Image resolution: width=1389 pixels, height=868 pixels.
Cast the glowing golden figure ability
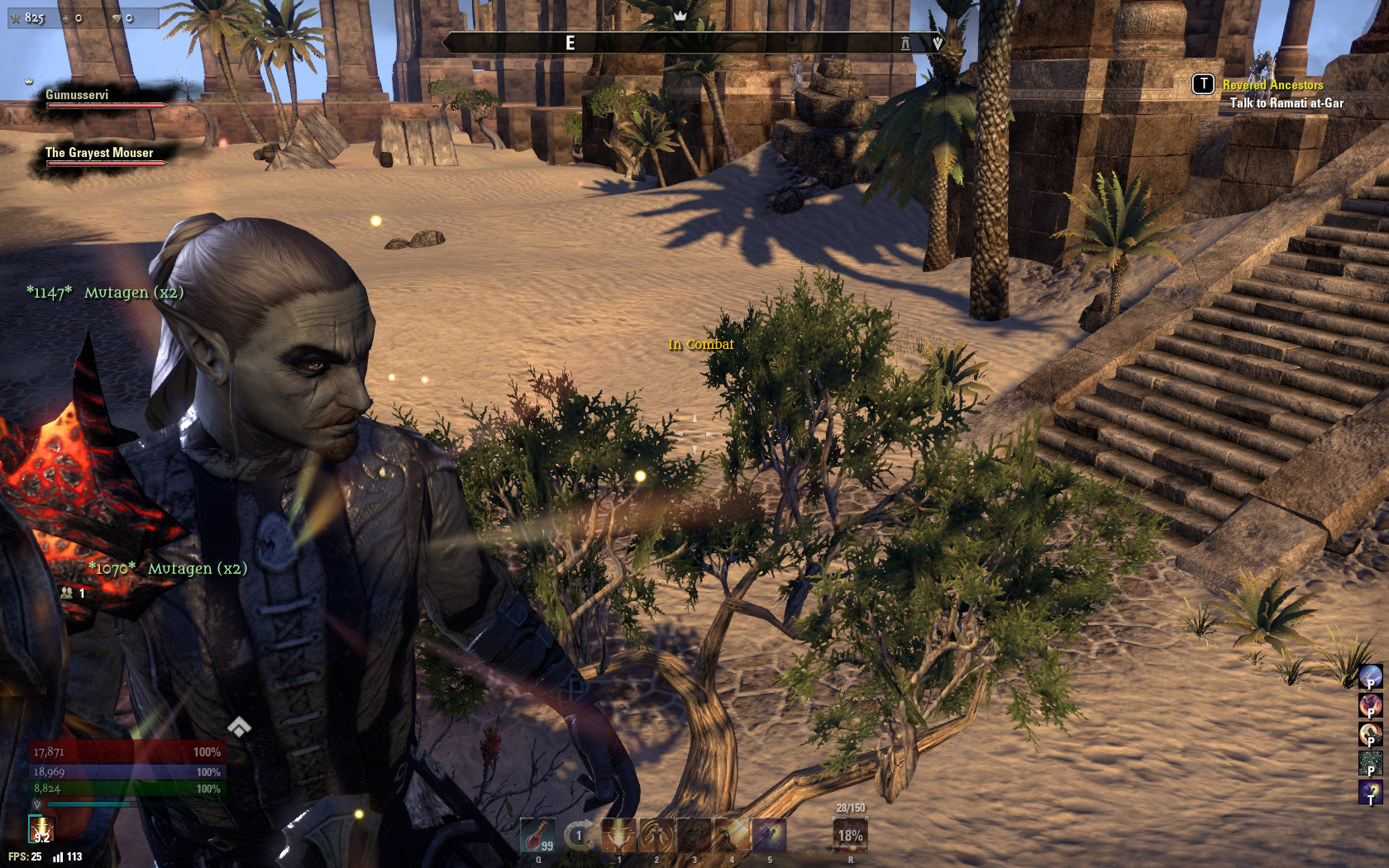click(x=656, y=835)
